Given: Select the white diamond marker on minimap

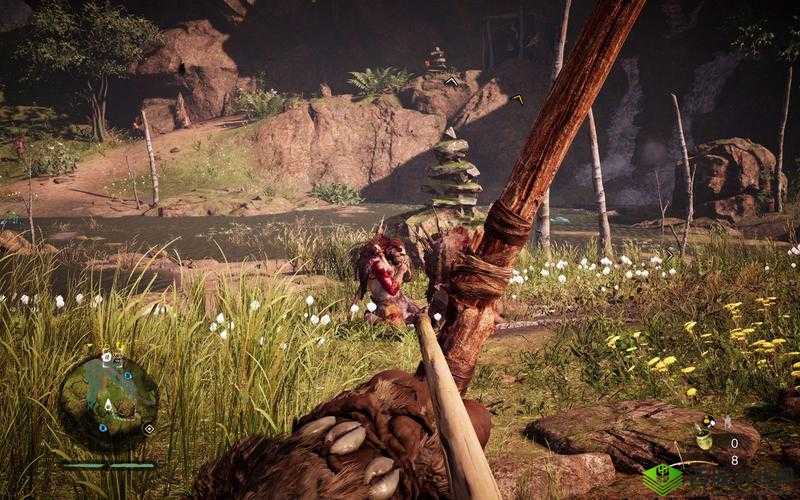Looking at the screenshot, I should click(x=149, y=429).
